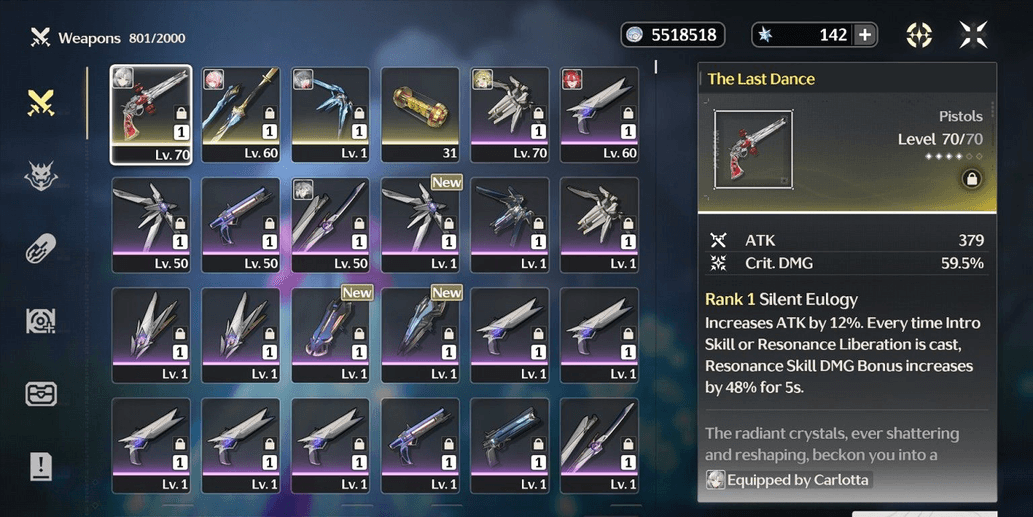Select the golden capsule item with count 31
1033x517 pixels.
coord(420,114)
